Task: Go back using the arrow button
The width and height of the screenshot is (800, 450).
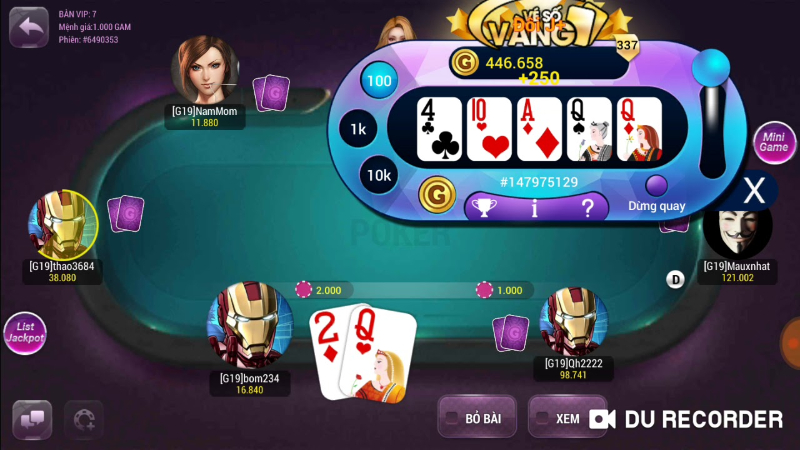Action: click(31, 25)
